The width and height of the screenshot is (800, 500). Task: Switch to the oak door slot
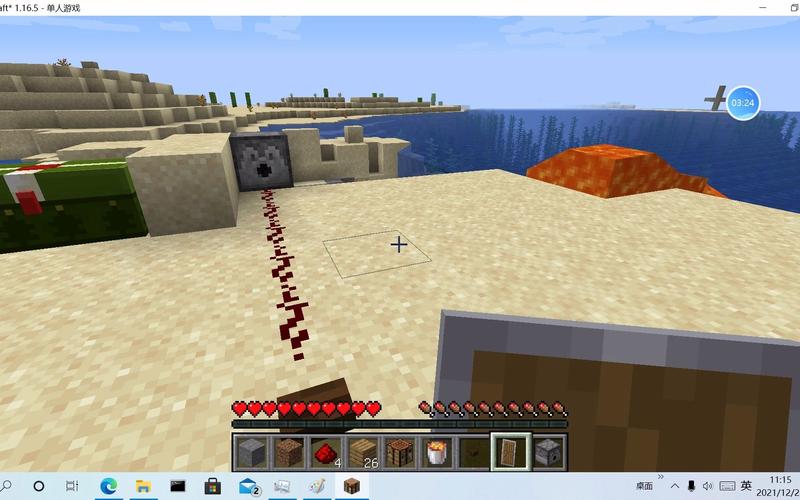[509, 452]
